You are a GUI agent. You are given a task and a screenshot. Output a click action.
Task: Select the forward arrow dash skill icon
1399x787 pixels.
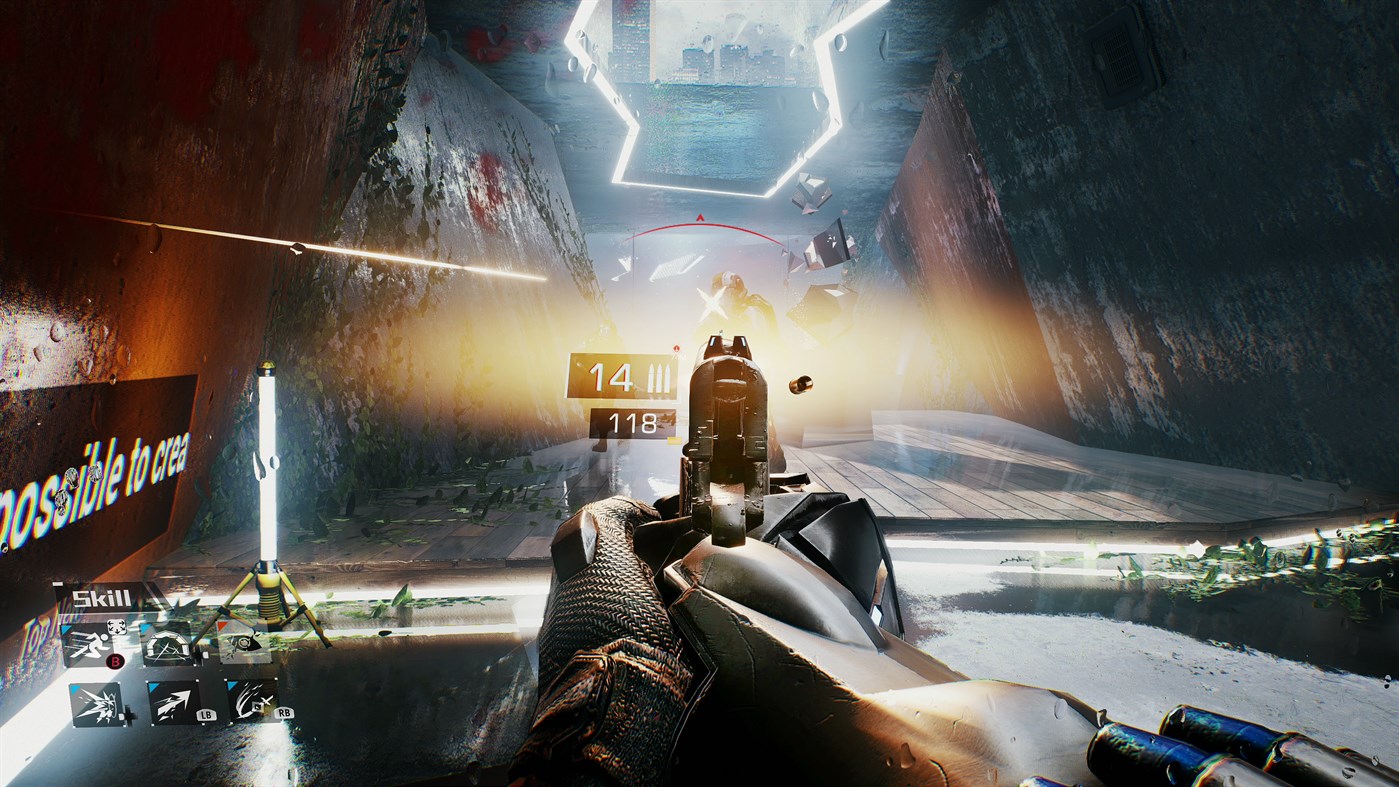pyautogui.click(x=172, y=702)
